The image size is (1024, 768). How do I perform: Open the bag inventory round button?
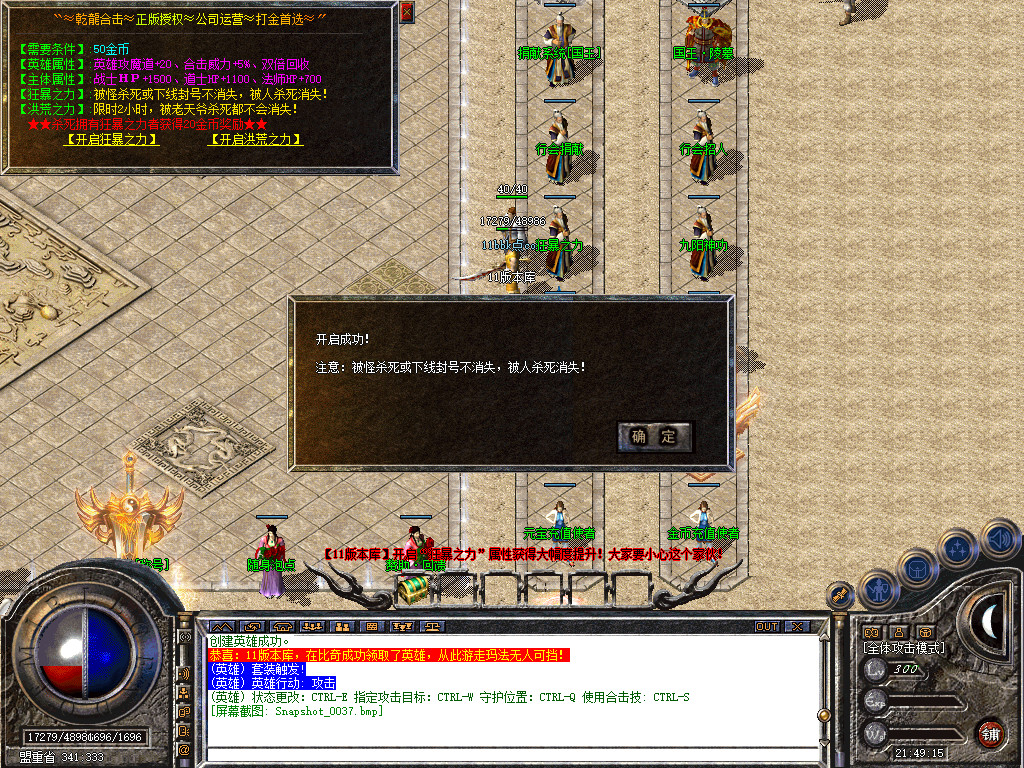(917, 567)
